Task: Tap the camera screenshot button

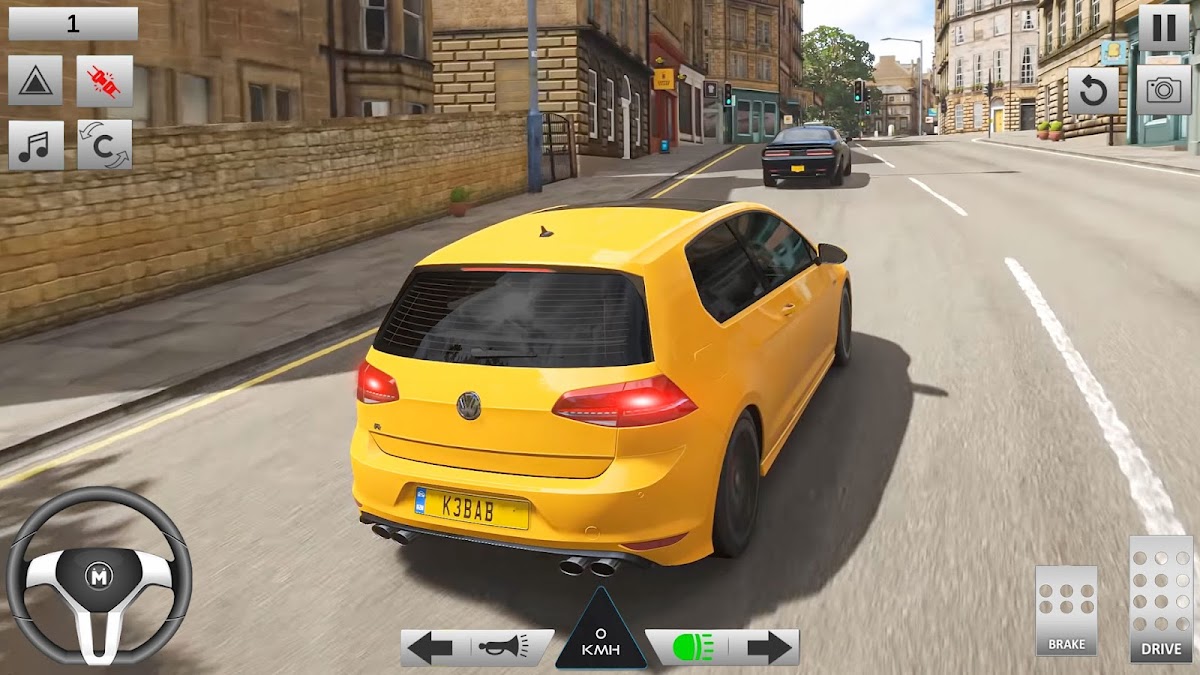Action: [1163, 91]
